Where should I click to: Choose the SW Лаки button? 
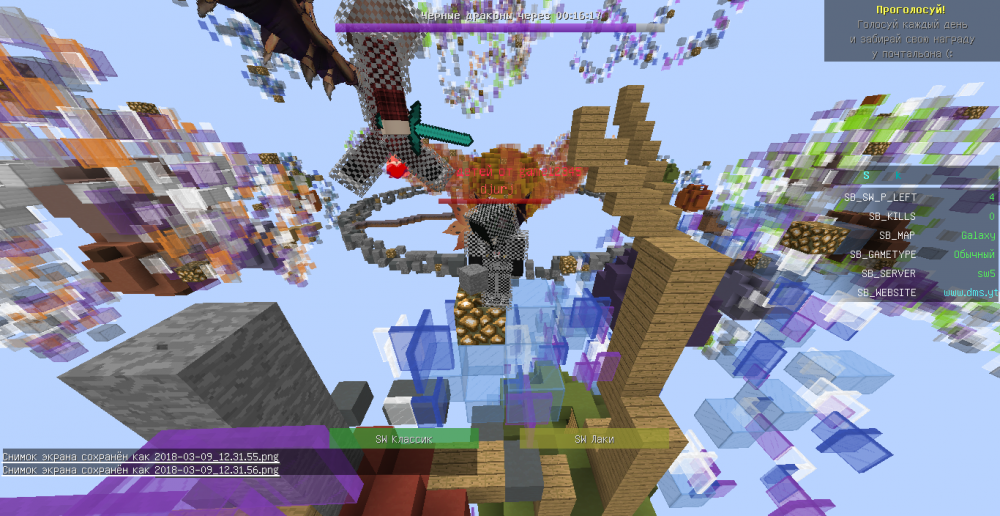click(594, 439)
